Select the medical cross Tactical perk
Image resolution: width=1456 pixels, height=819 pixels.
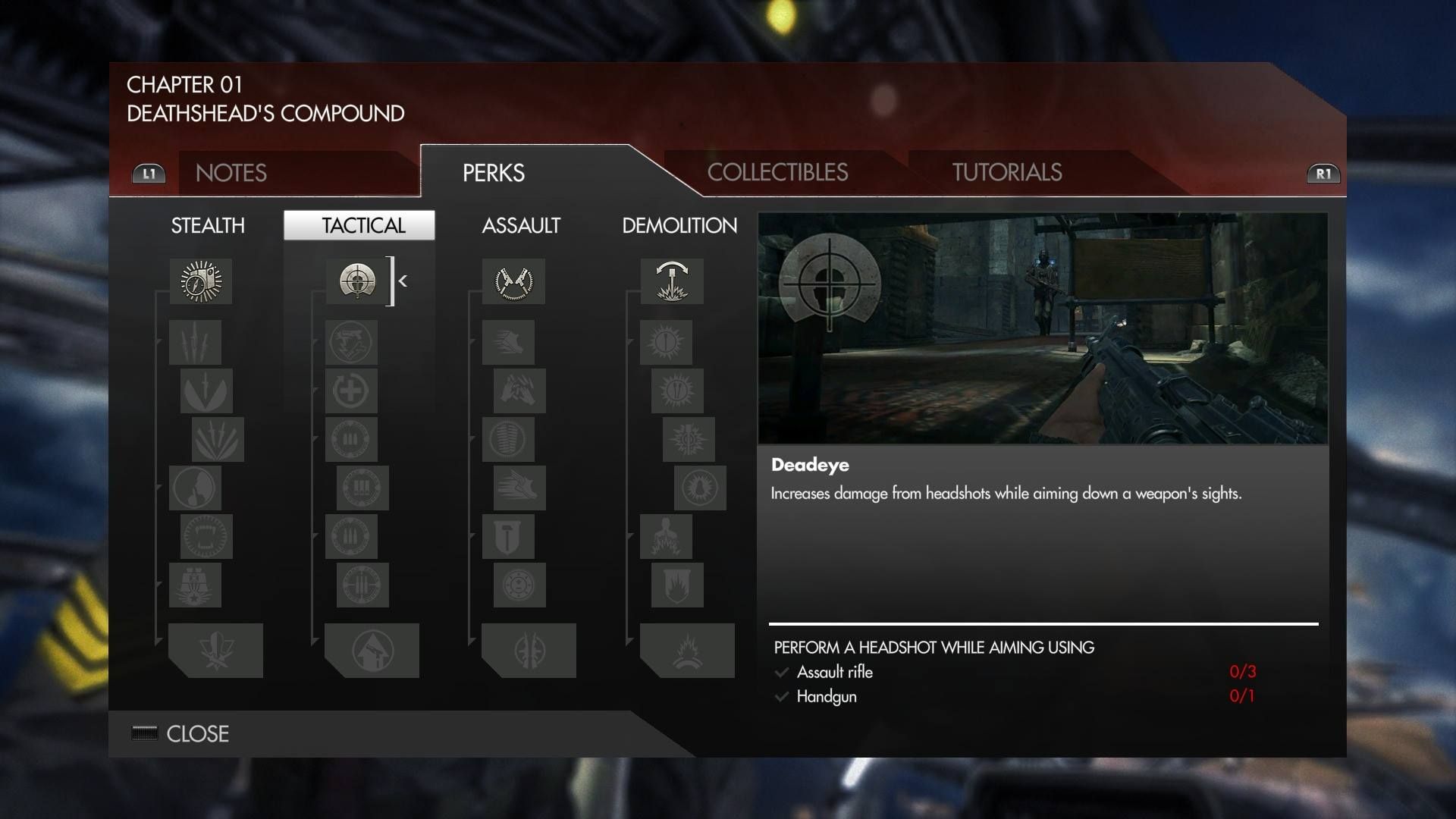coord(350,391)
